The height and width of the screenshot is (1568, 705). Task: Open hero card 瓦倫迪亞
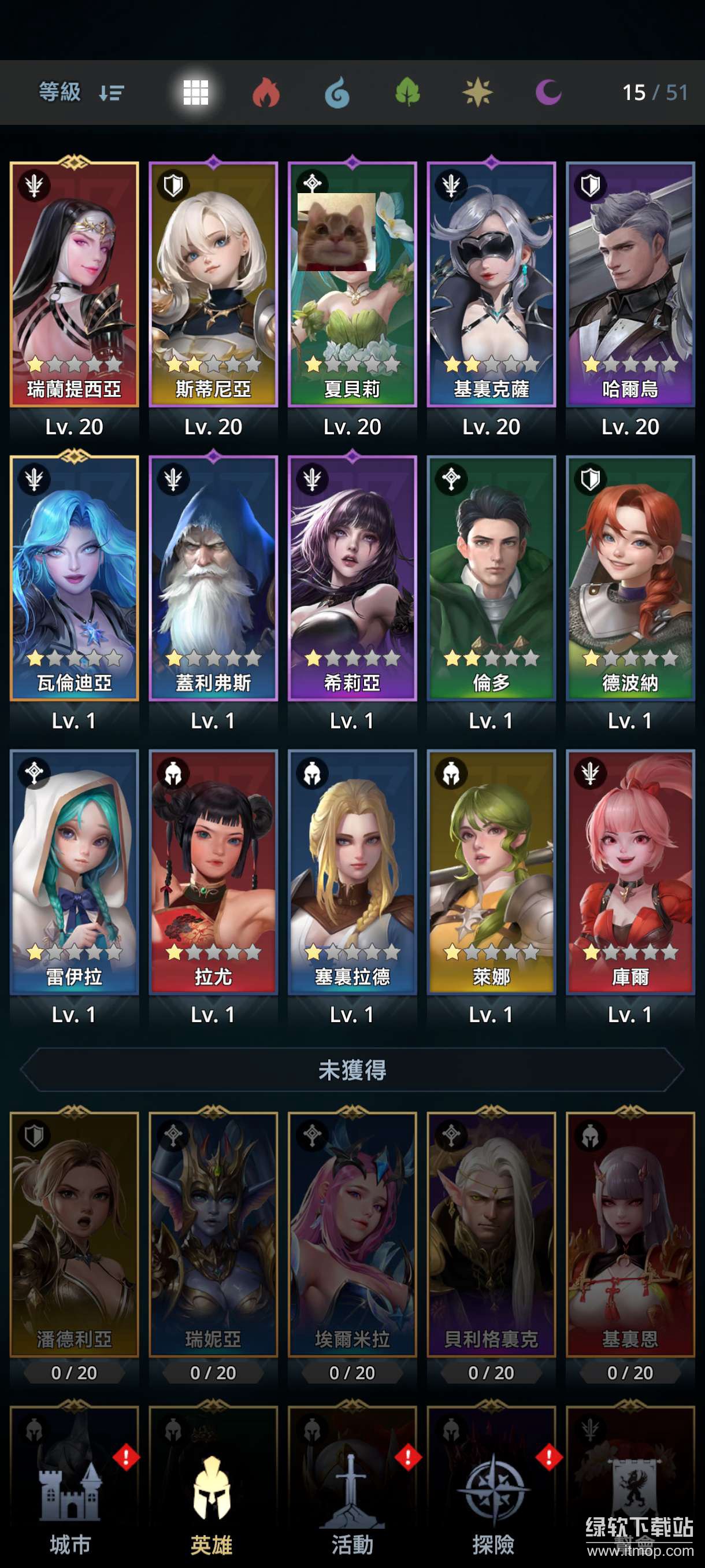pos(74,578)
